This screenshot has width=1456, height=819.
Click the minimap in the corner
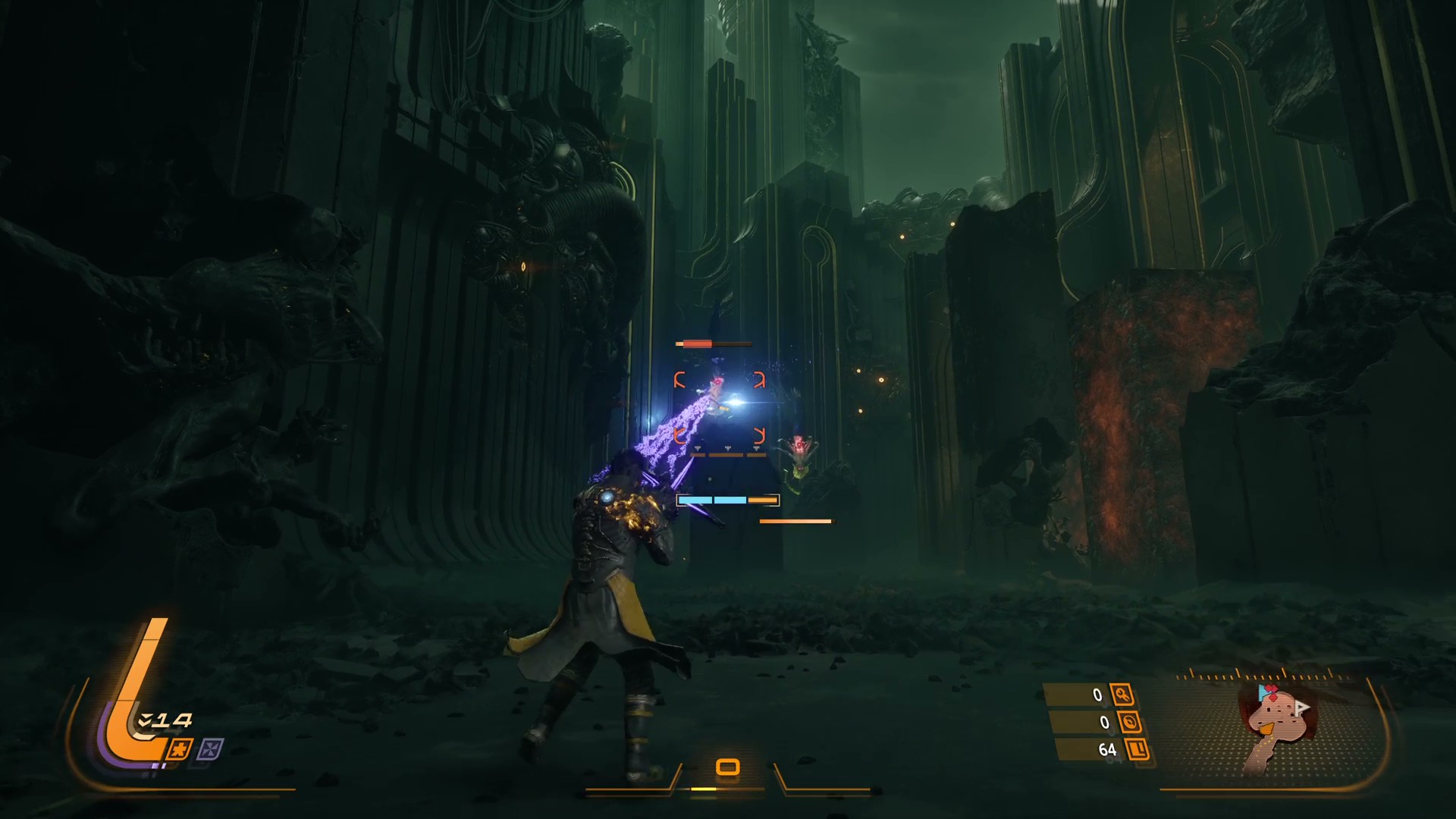click(x=1274, y=726)
